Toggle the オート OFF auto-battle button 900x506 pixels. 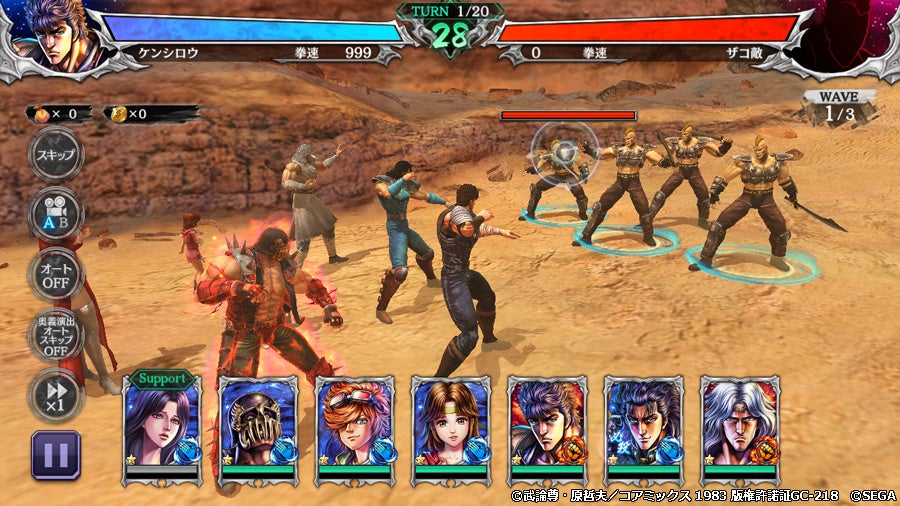[x=54, y=272]
